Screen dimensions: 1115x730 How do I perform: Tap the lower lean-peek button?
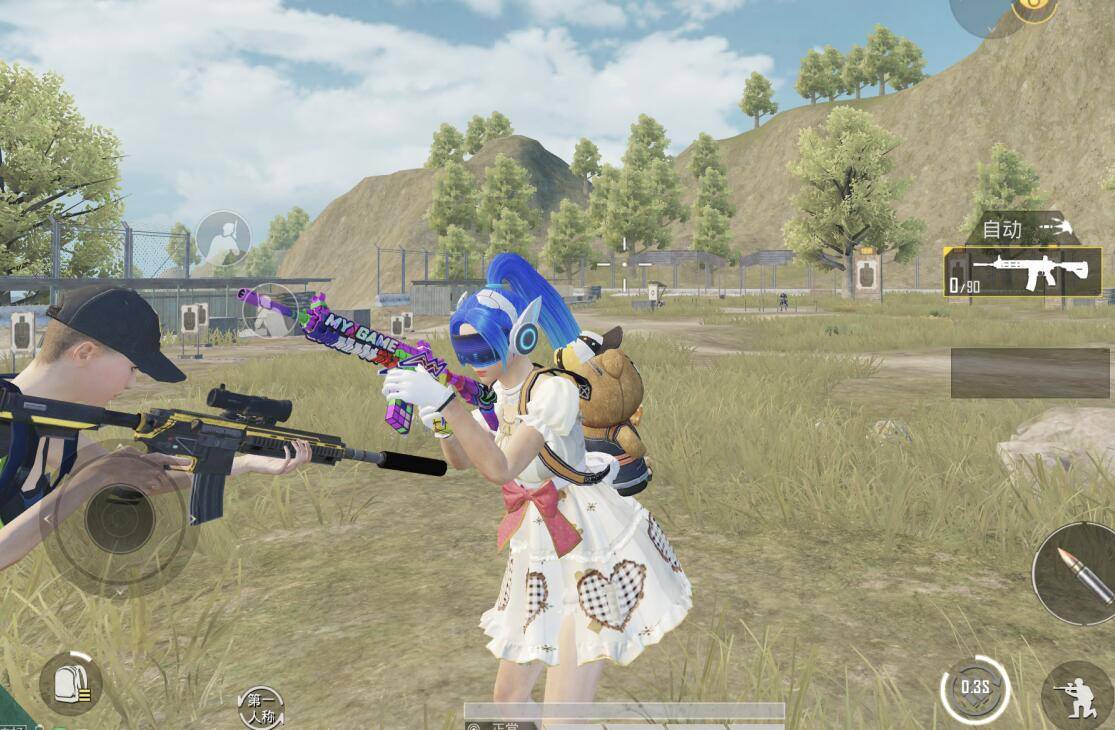(x=269, y=311)
